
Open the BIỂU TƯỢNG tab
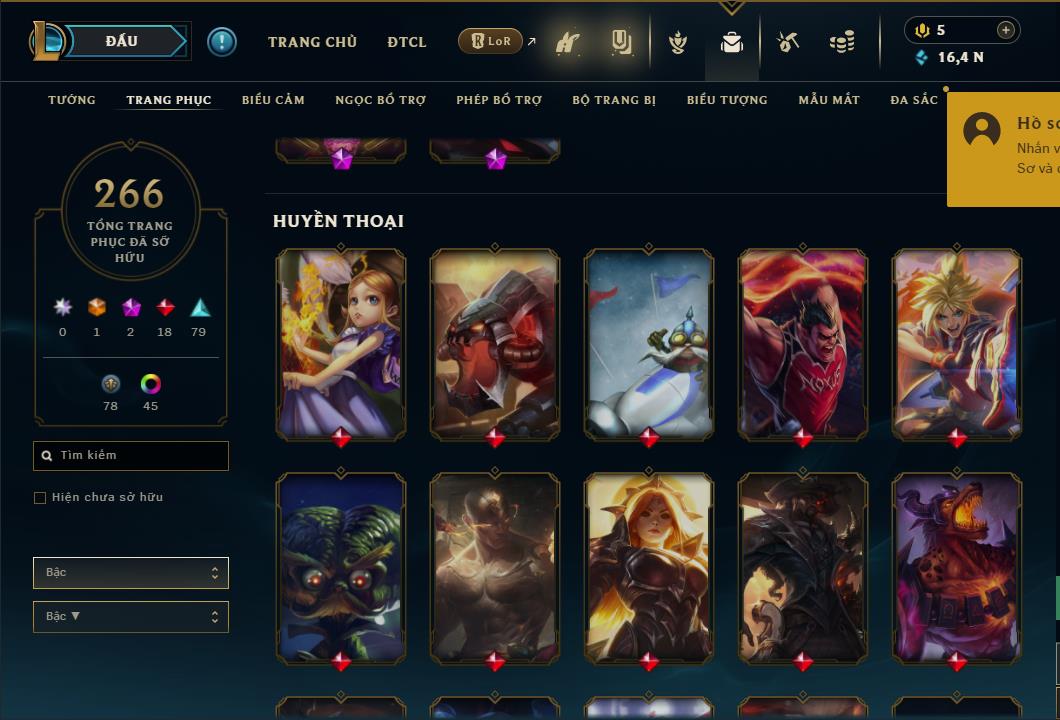click(727, 100)
